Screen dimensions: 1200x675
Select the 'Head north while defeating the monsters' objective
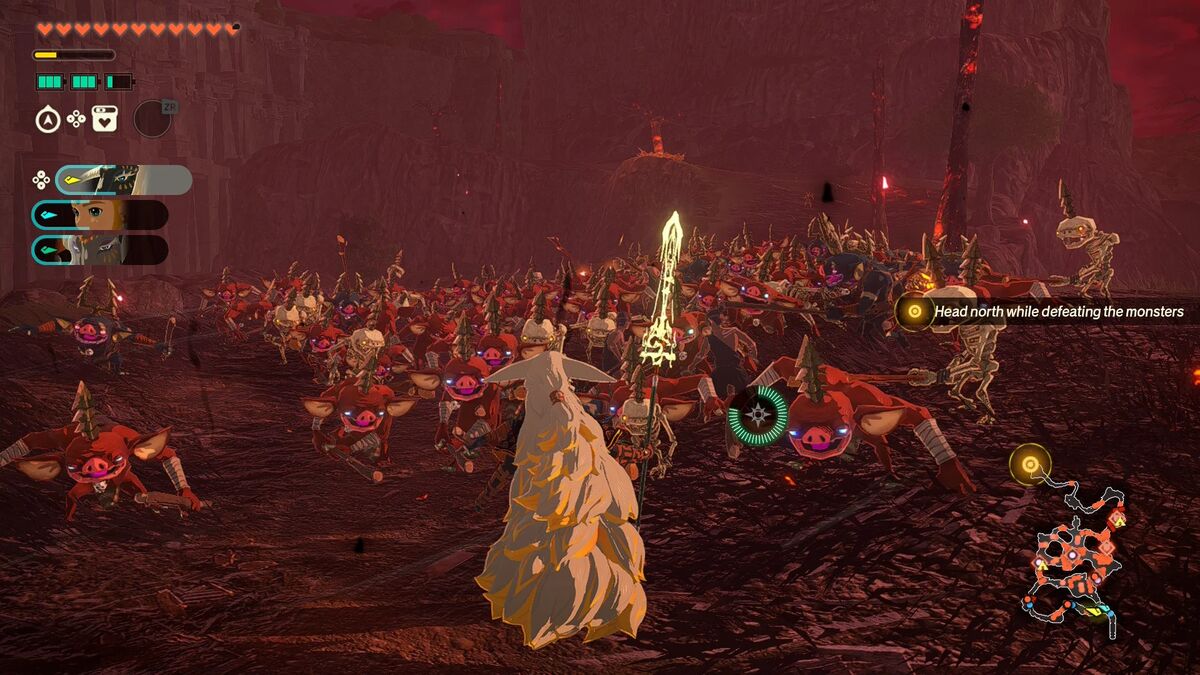[x=1058, y=312]
